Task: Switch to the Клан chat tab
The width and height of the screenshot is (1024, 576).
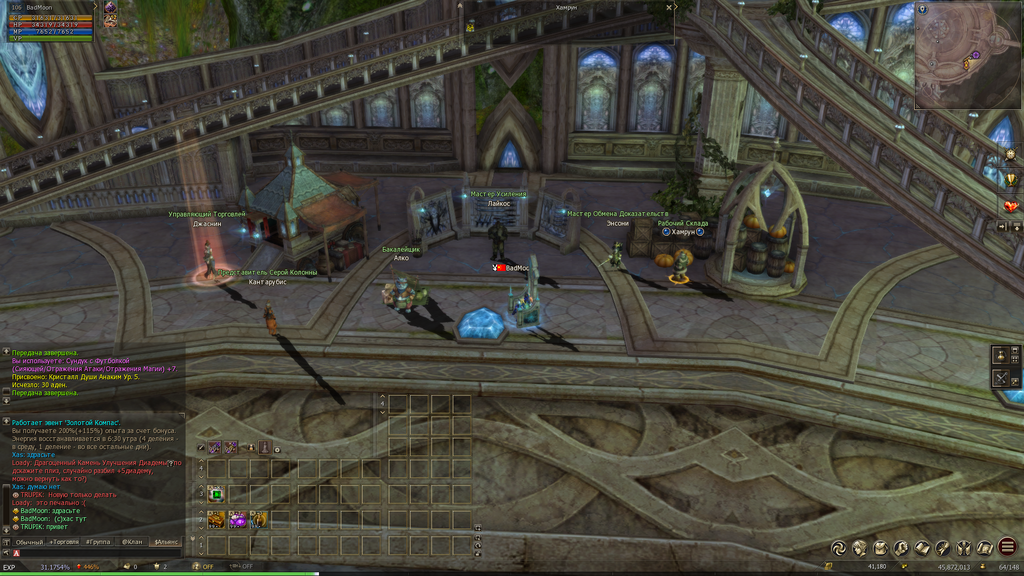Action: coord(132,541)
